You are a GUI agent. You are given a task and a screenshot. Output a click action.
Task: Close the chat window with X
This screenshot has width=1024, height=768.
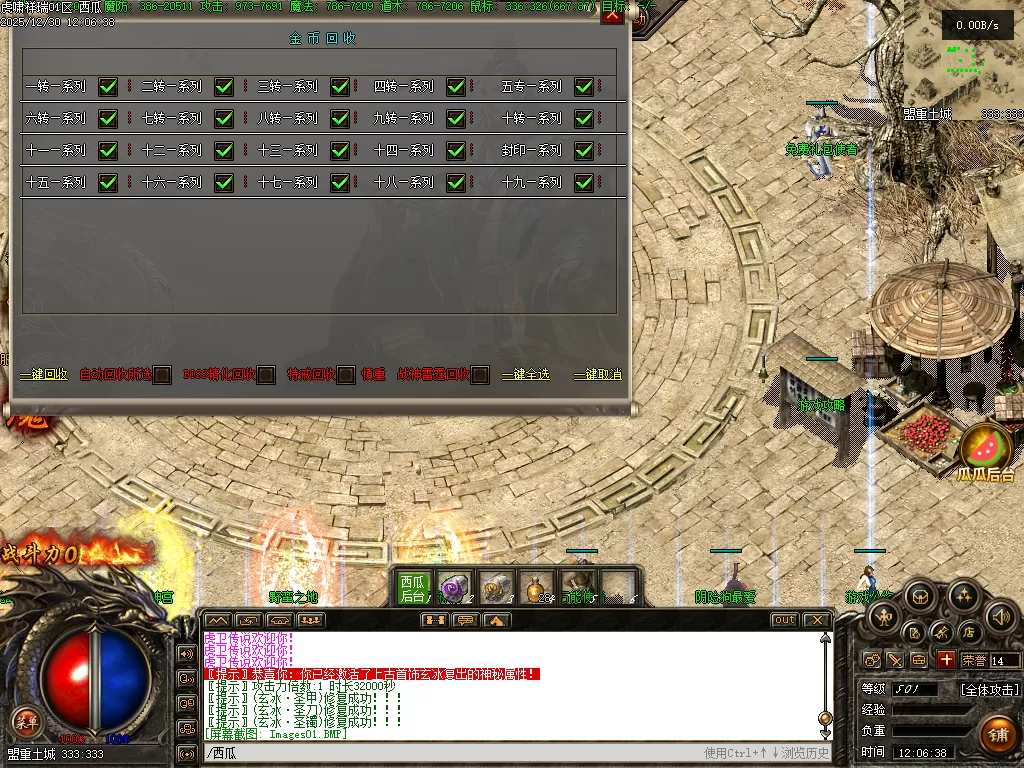(817, 620)
